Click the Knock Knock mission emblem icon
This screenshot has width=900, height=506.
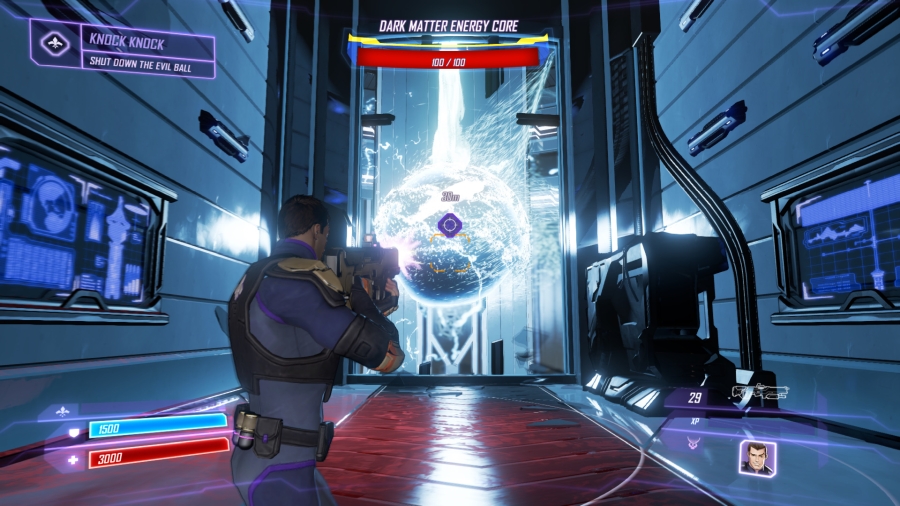(53, 45)
